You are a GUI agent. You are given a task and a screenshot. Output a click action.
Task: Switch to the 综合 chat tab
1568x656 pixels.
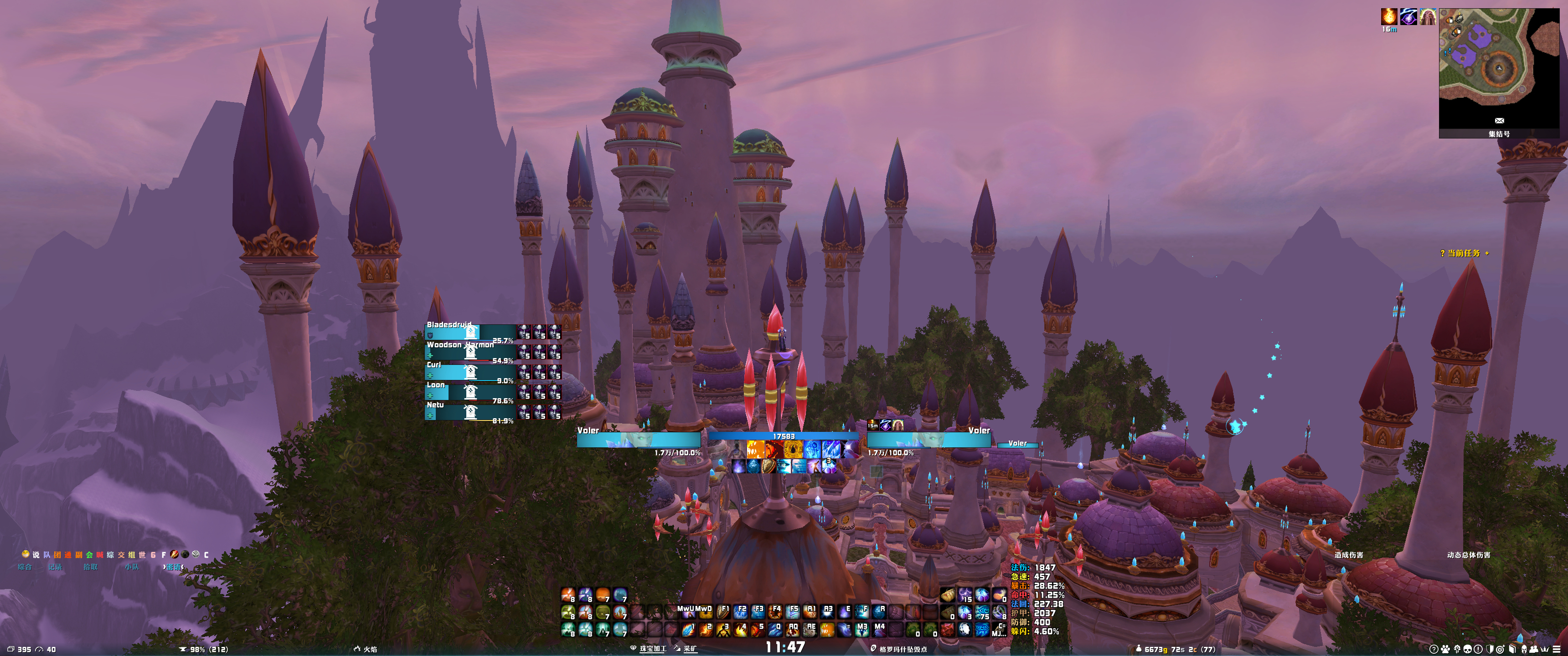(24, 567)
